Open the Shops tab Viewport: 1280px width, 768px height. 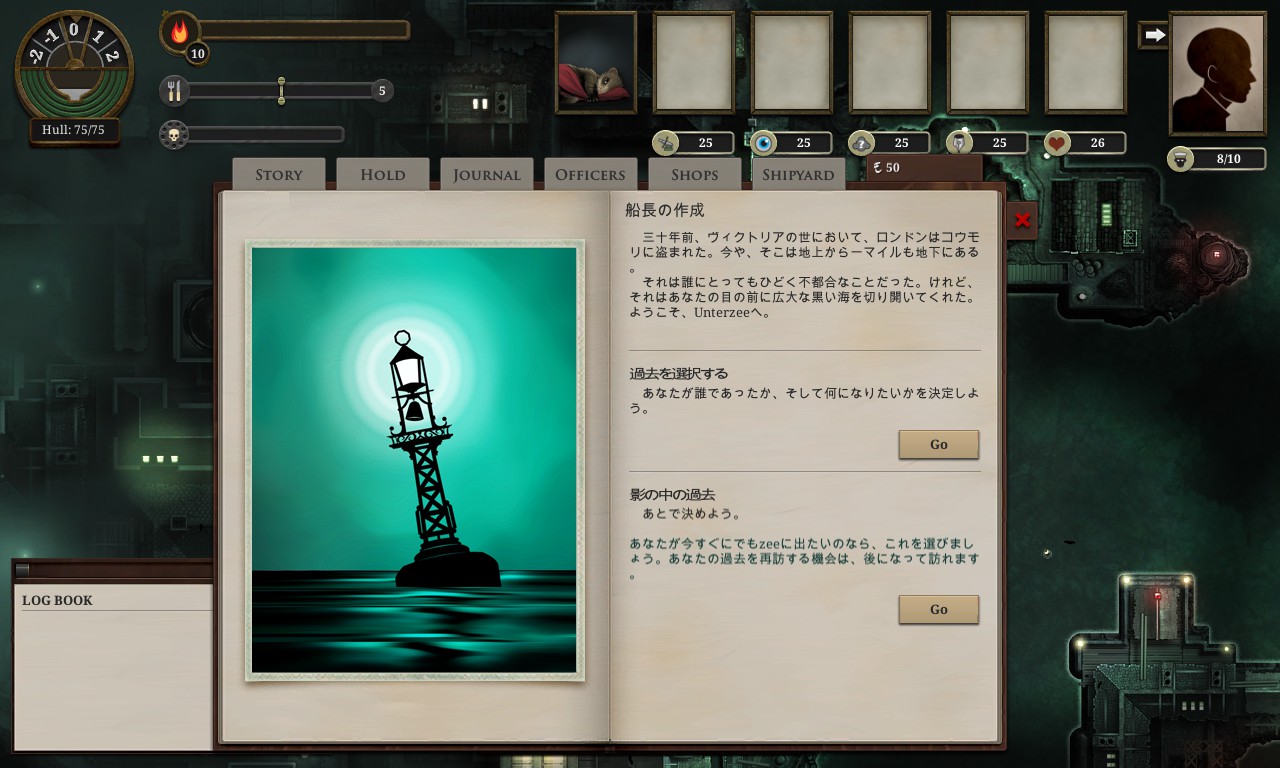tap(694, 174)
